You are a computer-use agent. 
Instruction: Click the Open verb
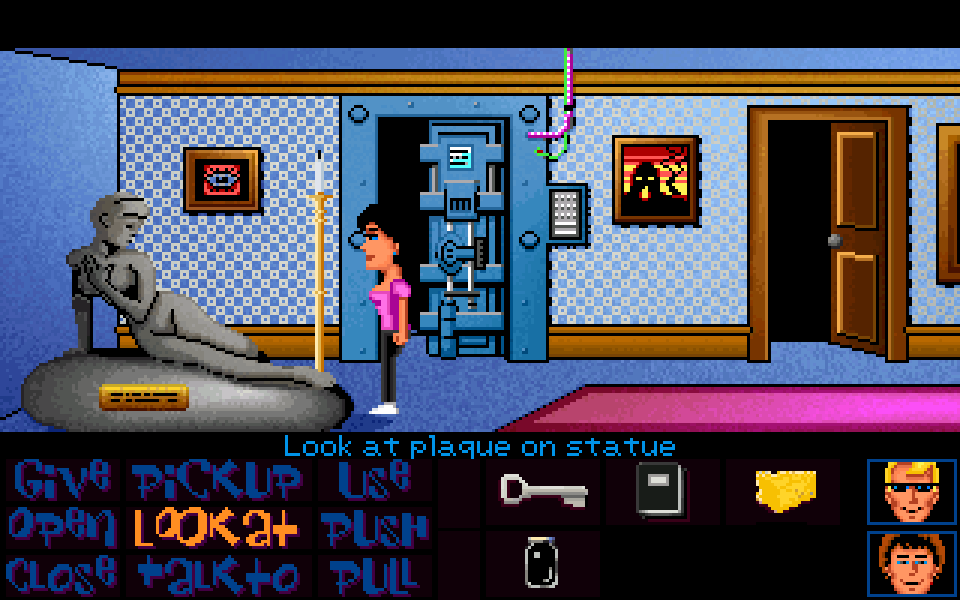pyautogui.click(x=60, y=526)
